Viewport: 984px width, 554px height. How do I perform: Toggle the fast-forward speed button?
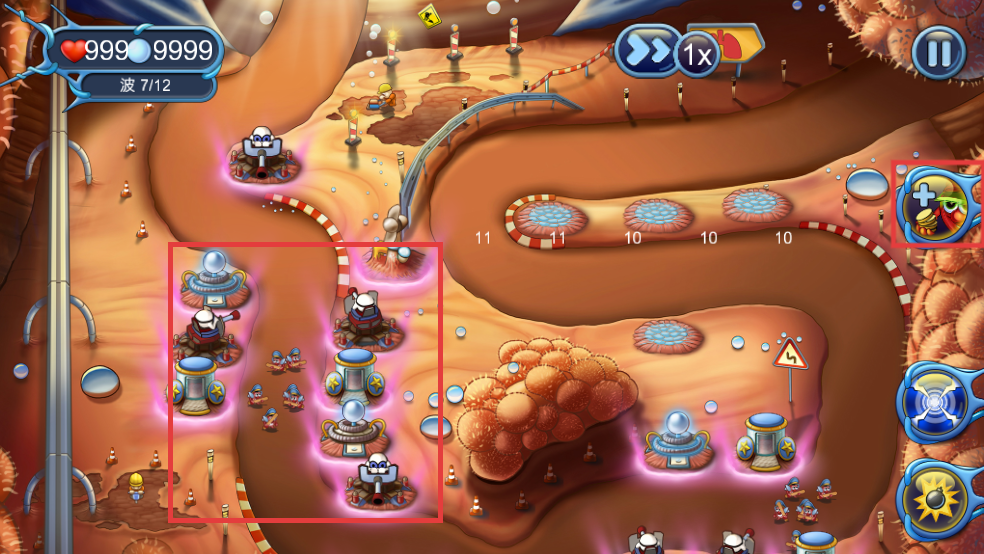click(x=647, y=52)
